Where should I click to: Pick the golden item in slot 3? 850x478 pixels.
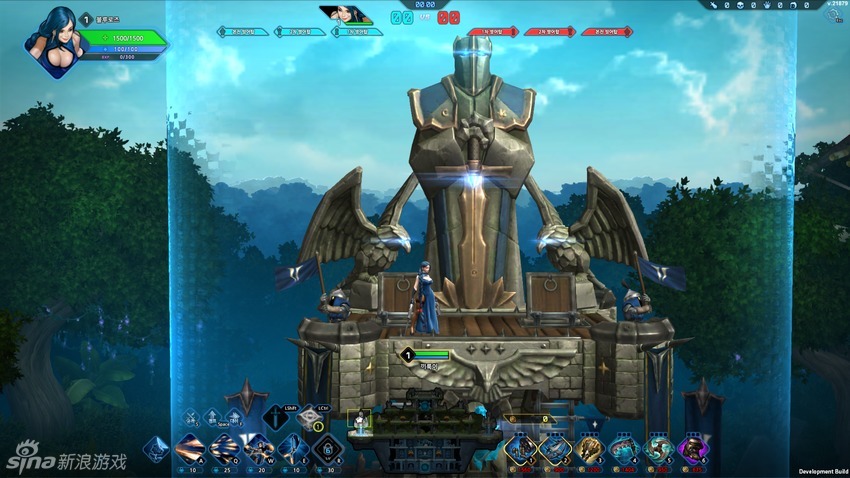[589, 449]
